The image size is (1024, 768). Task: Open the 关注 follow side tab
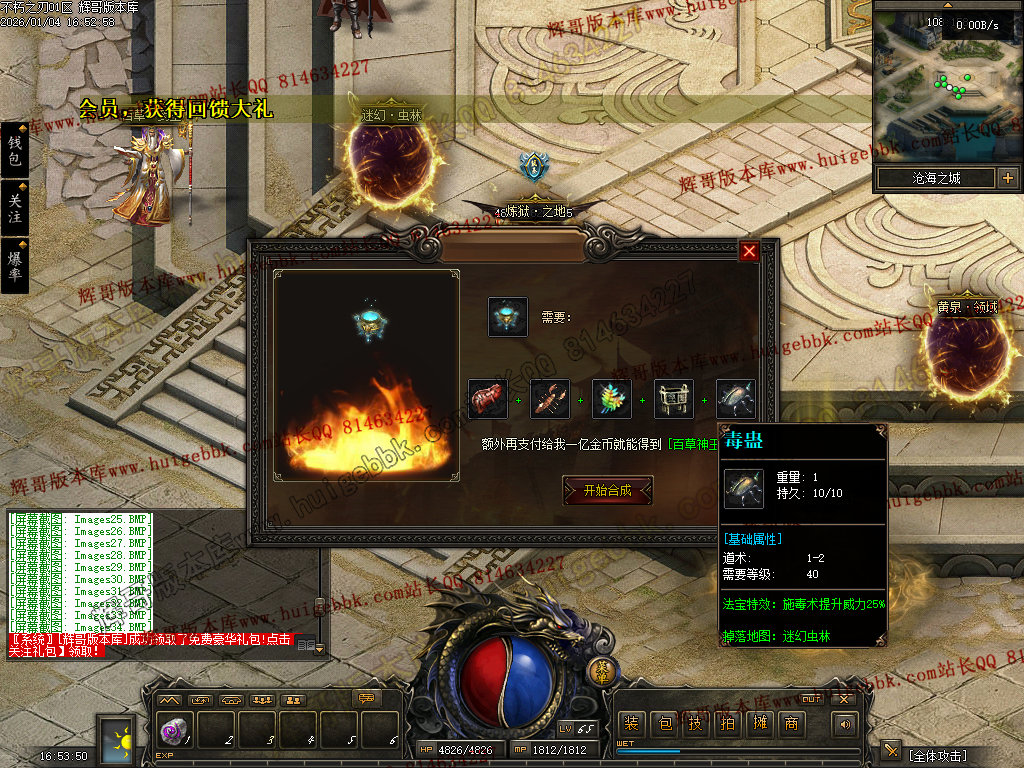(15, 208)
